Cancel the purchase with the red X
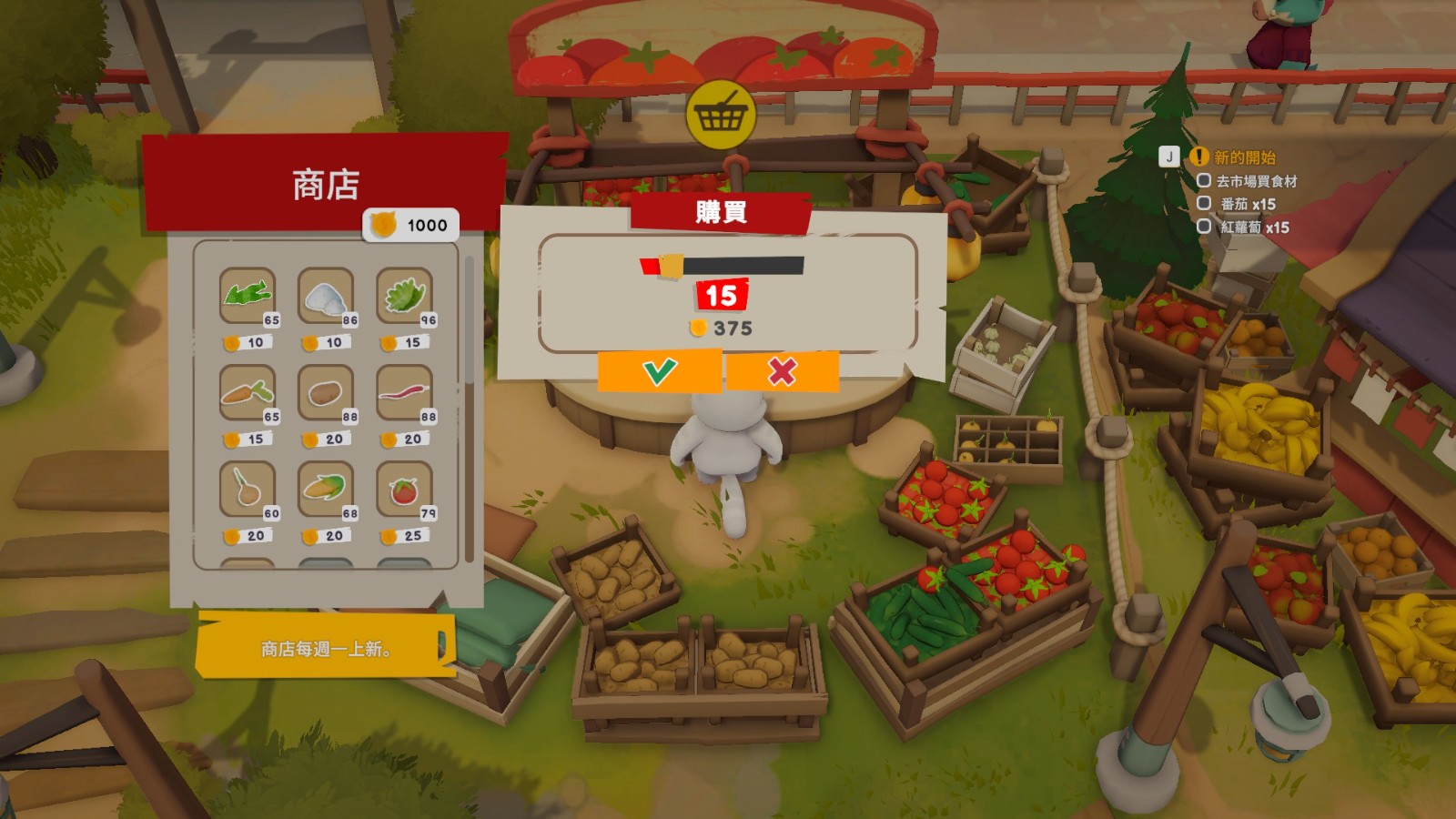The width and height of the screenshot is (1456, 819). (782, 371)
